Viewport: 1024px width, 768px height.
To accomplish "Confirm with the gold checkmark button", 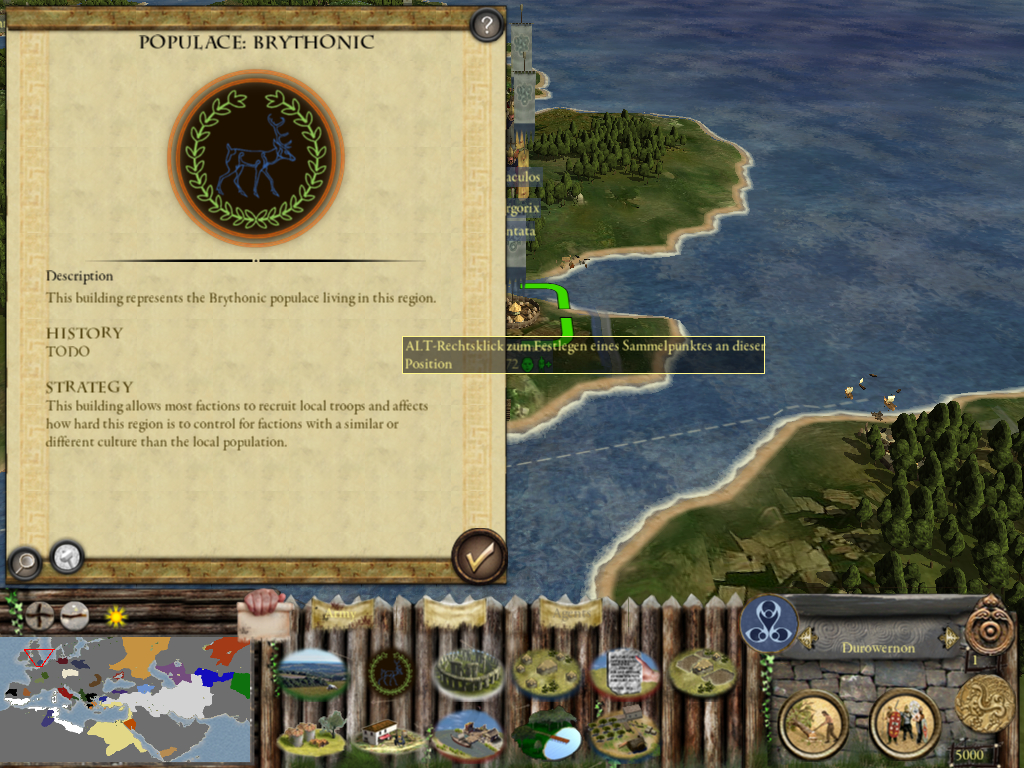I will 479,556.
